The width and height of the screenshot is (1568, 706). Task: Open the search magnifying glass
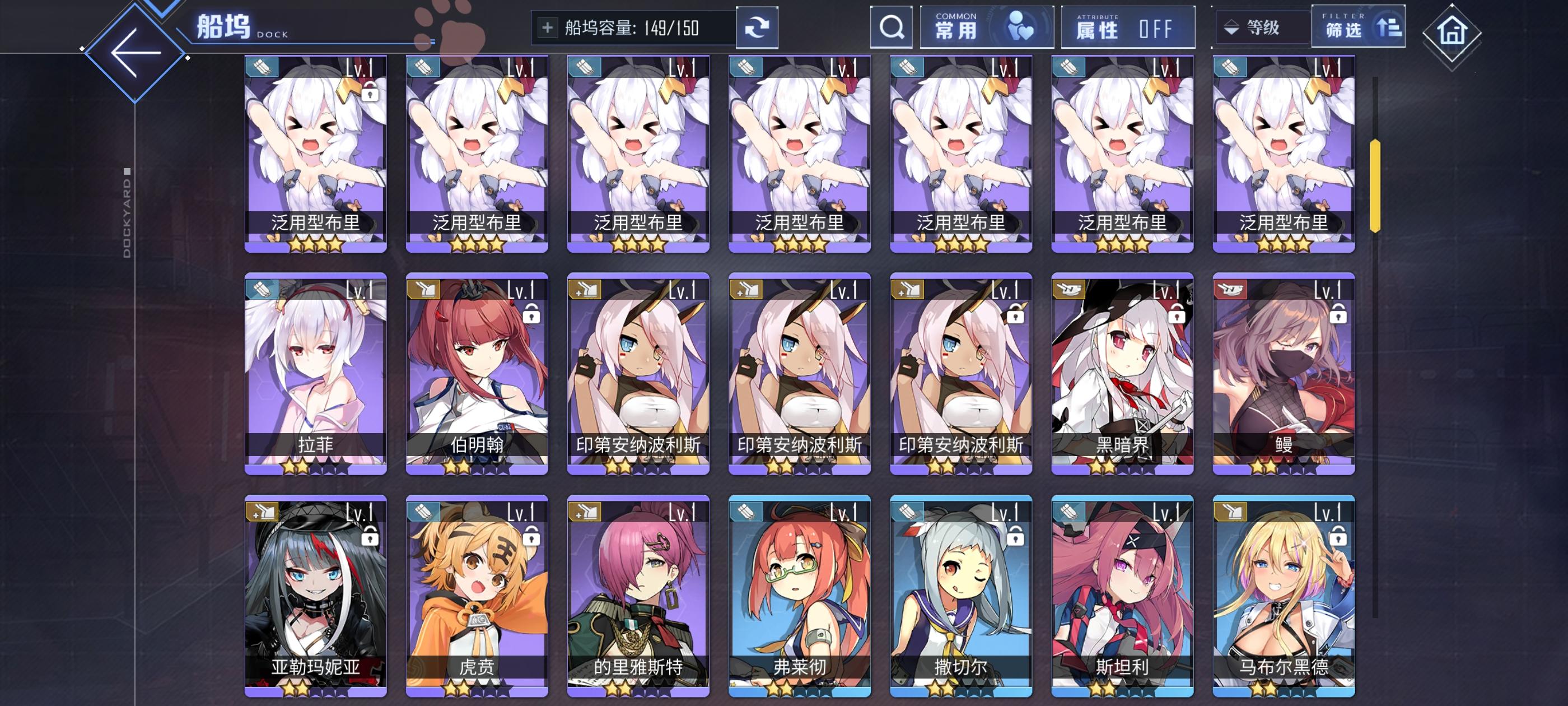(891, 27)
